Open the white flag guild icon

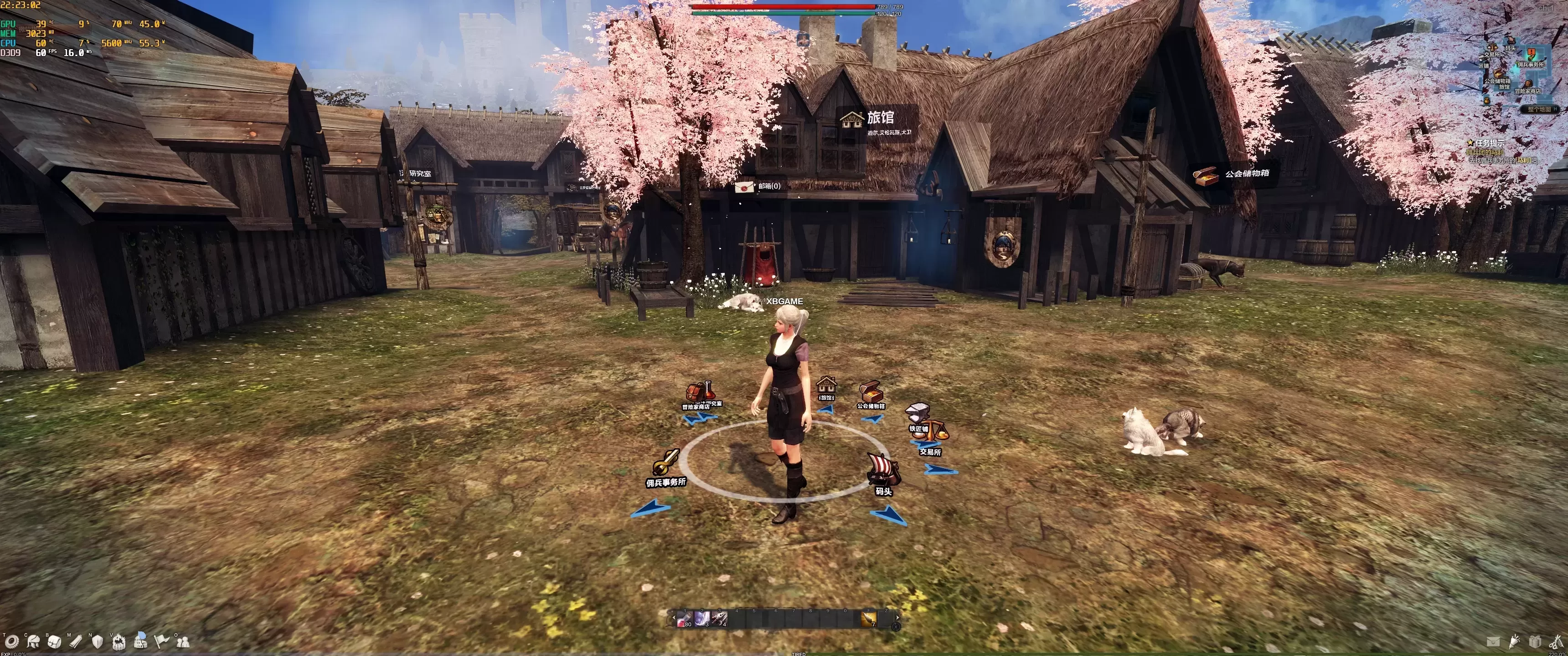(161, 641)
